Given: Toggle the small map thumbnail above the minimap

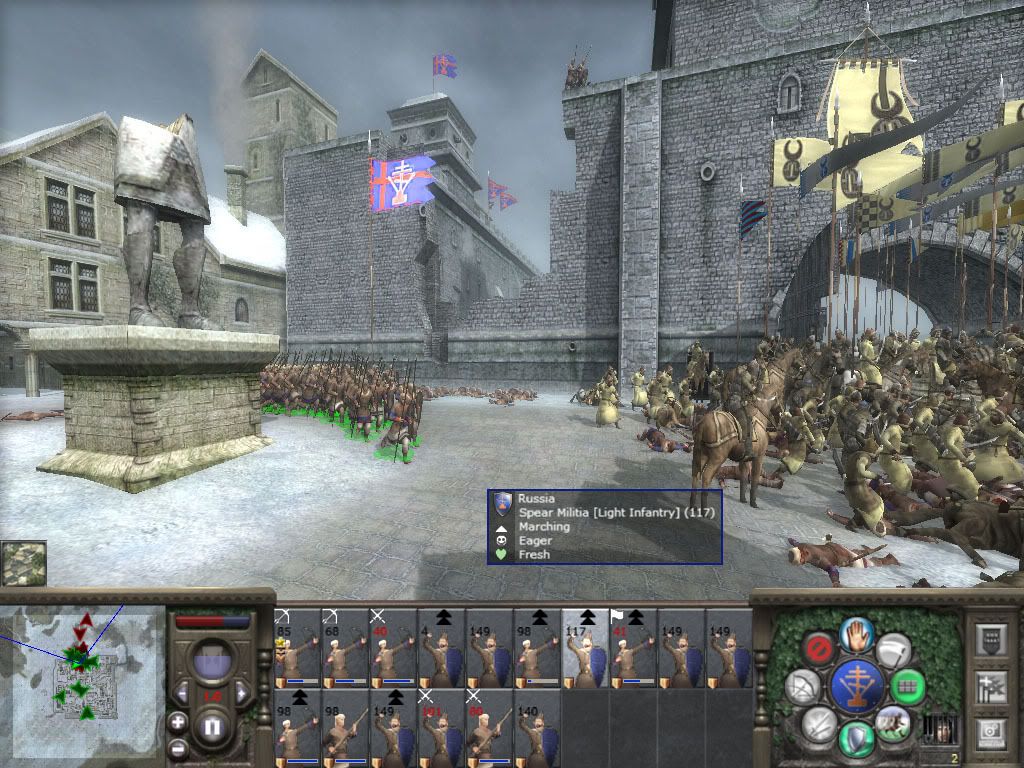Looking at the screenshot, I should (x=23, y=563).
